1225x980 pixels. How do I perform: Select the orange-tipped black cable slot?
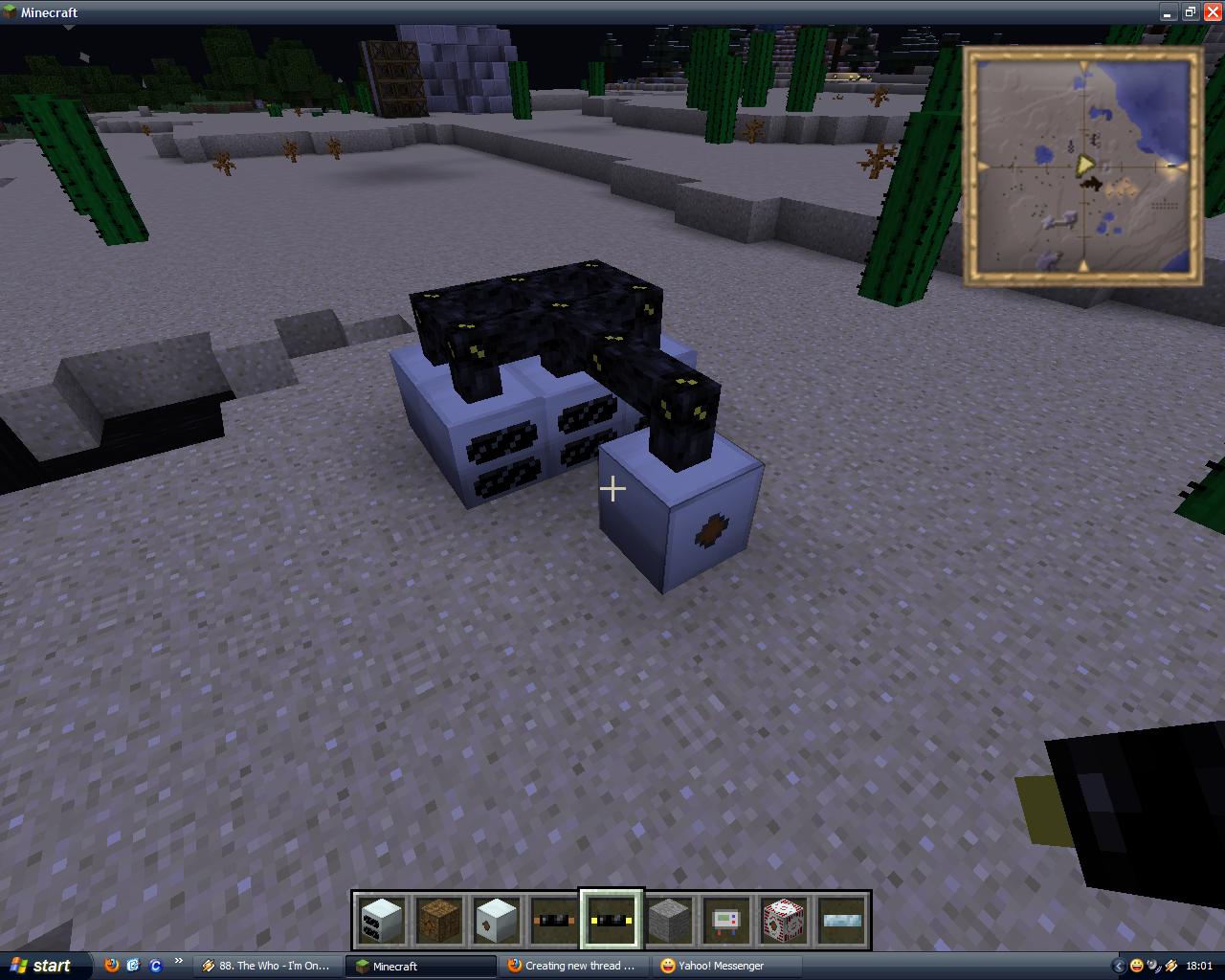554,921
